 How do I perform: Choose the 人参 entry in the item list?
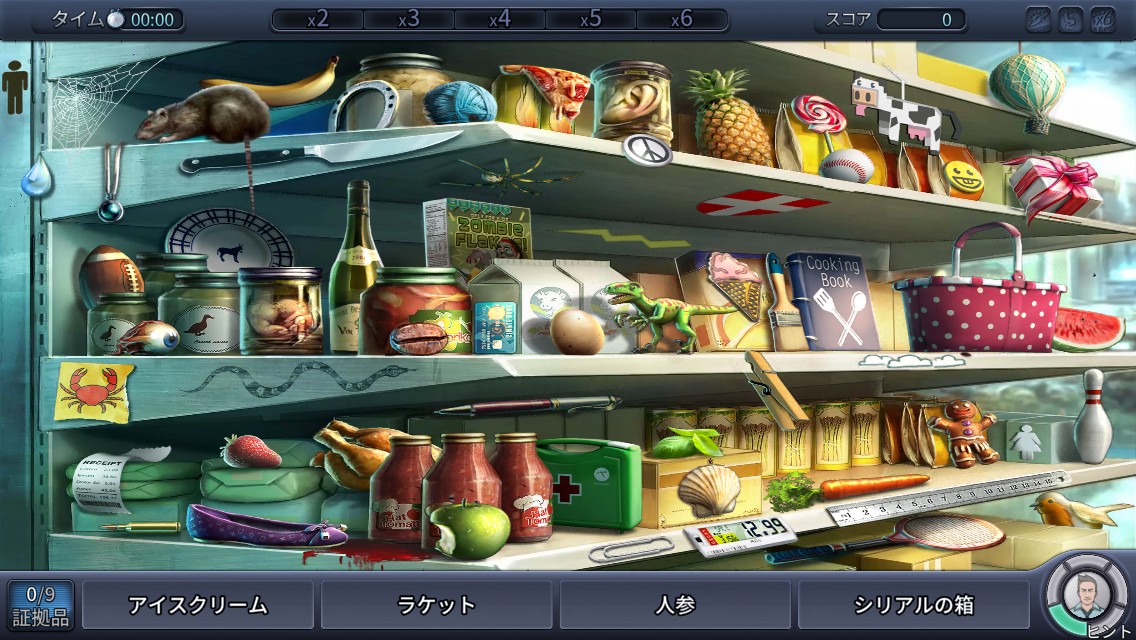tap(675, 605)
